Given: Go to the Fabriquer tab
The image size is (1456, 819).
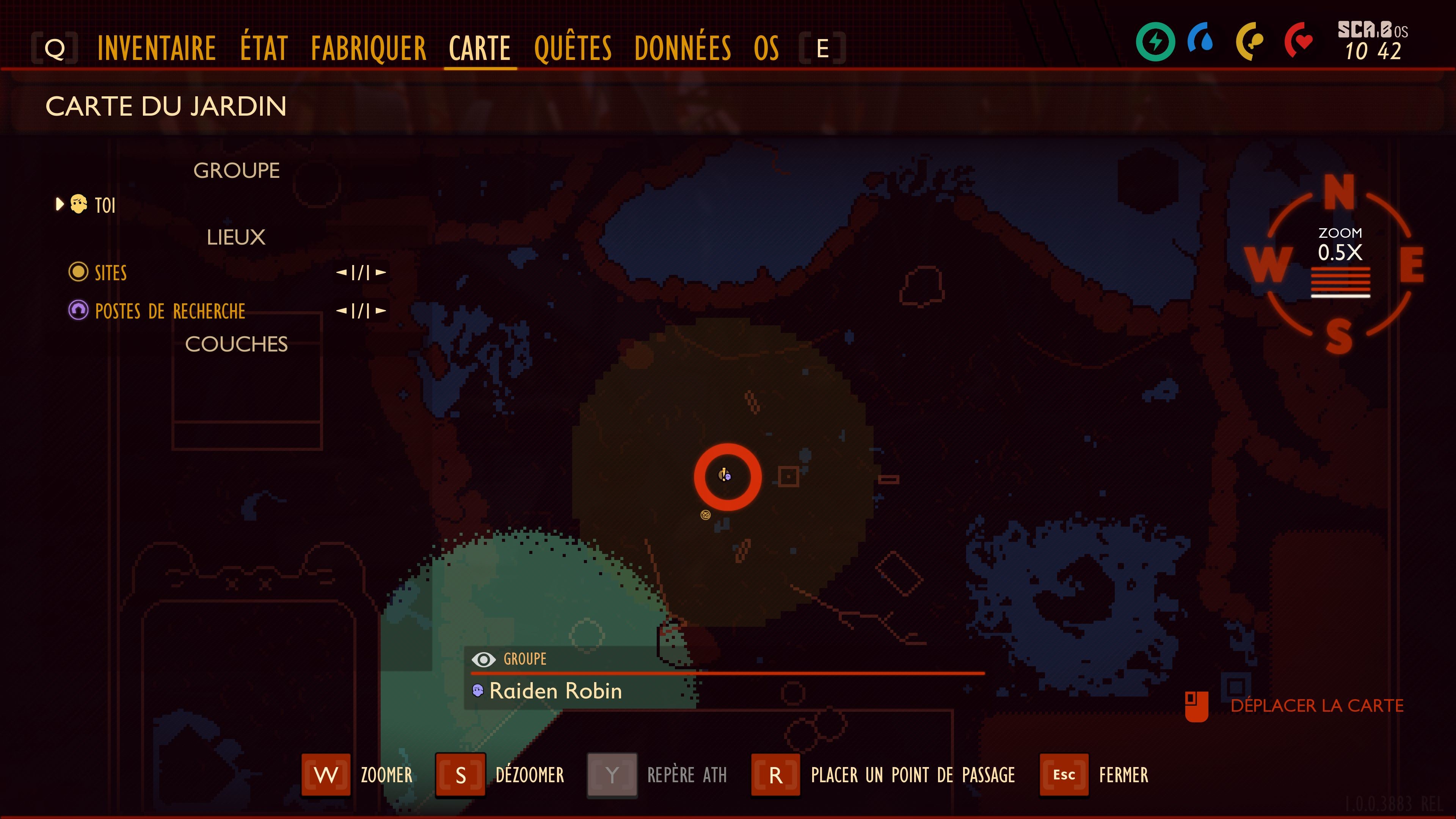Looking at the screenshot, I should (x=369, y=48).
